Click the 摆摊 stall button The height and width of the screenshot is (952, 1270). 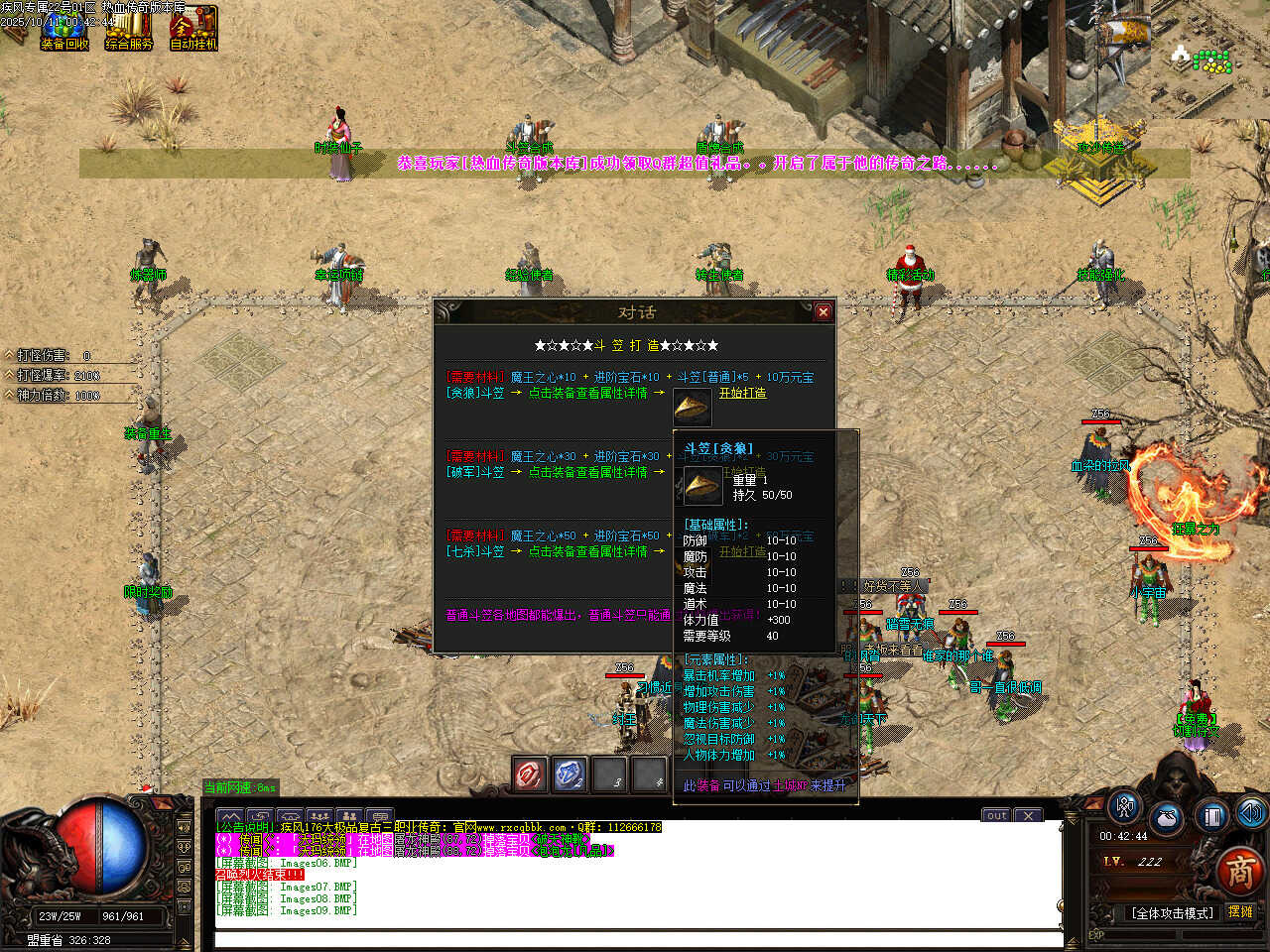tap(1240, 911)
